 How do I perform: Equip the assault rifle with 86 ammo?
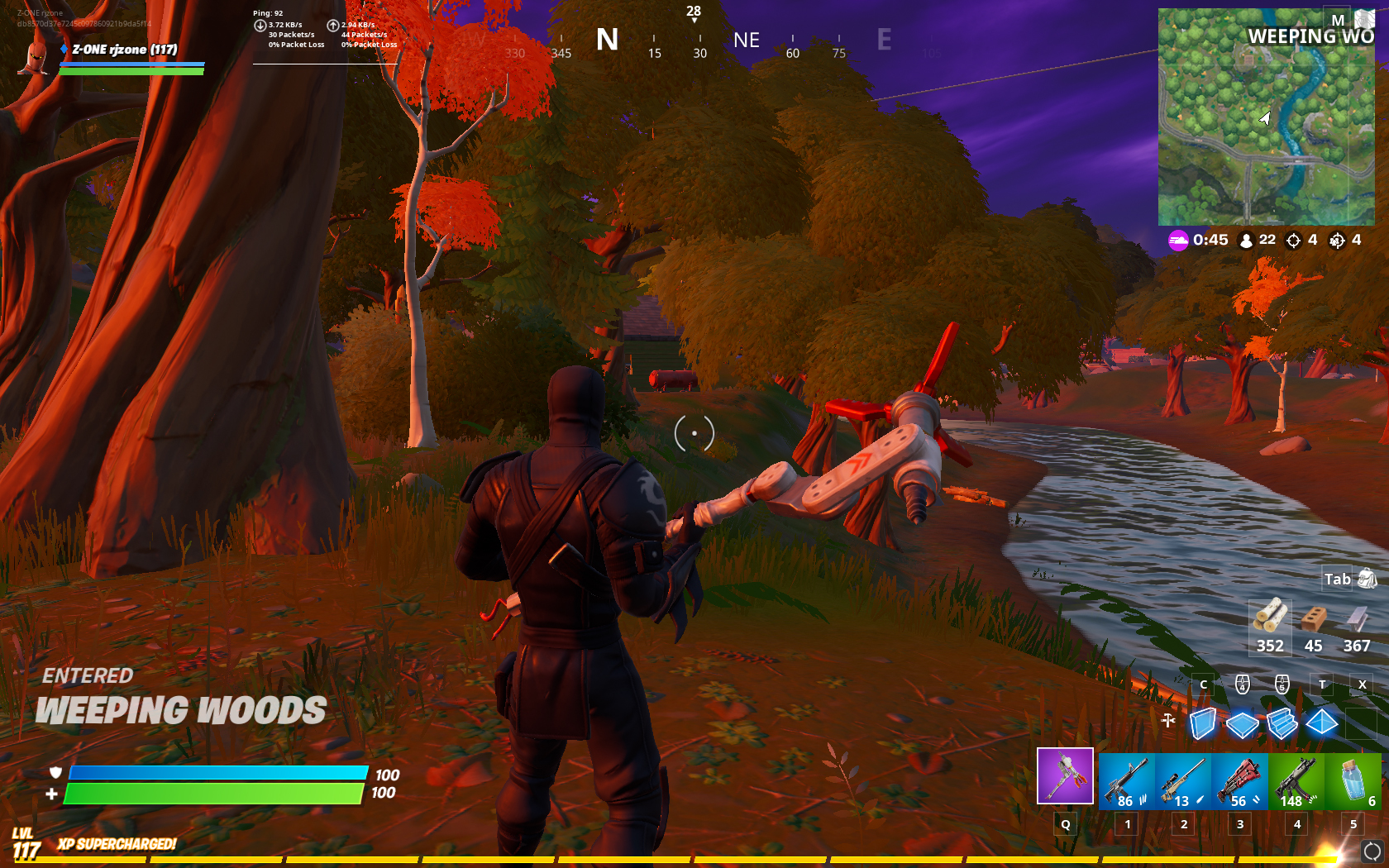tap(1126, 780)
